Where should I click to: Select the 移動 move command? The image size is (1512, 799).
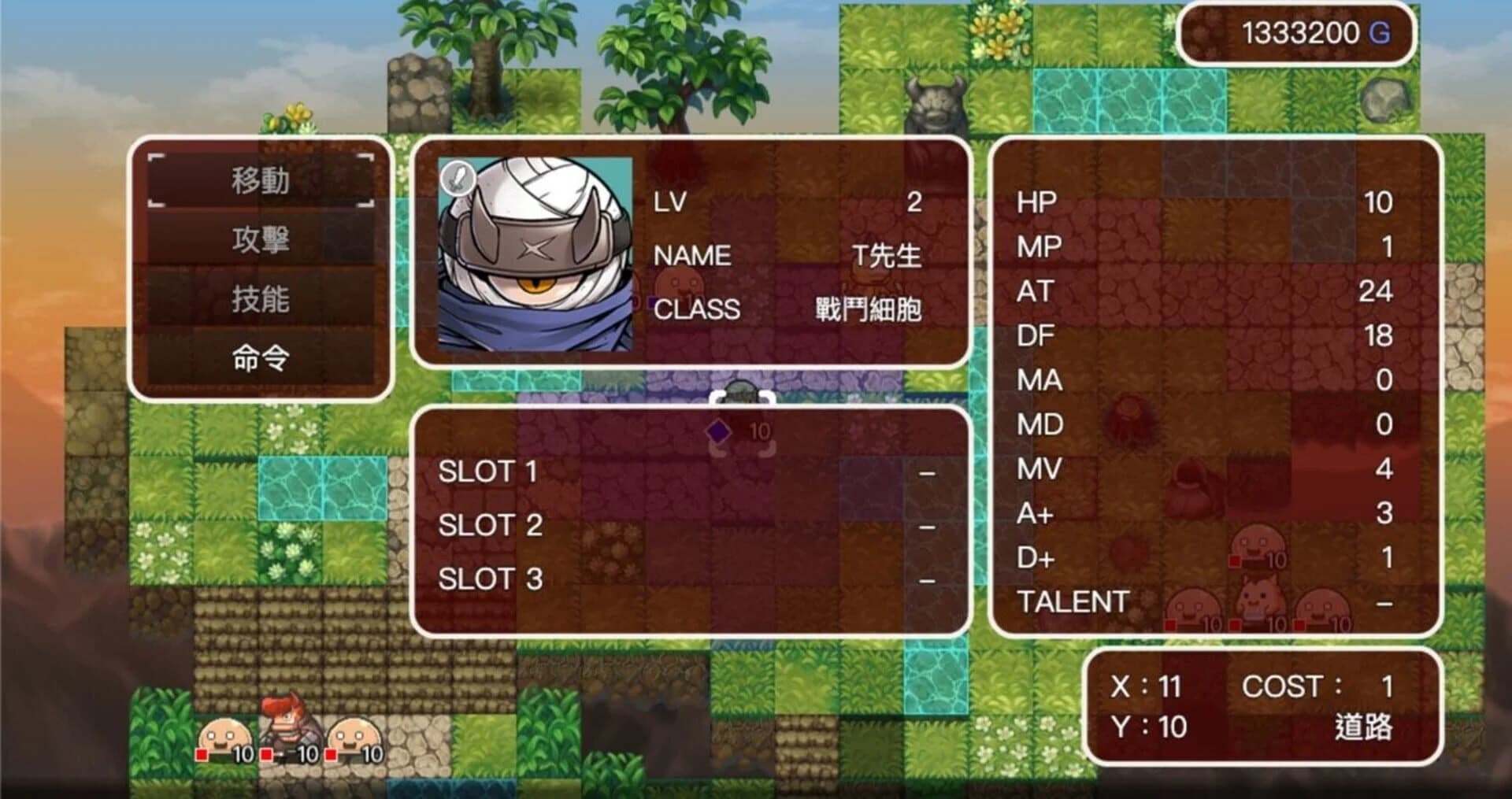click(x=260, y=179)
